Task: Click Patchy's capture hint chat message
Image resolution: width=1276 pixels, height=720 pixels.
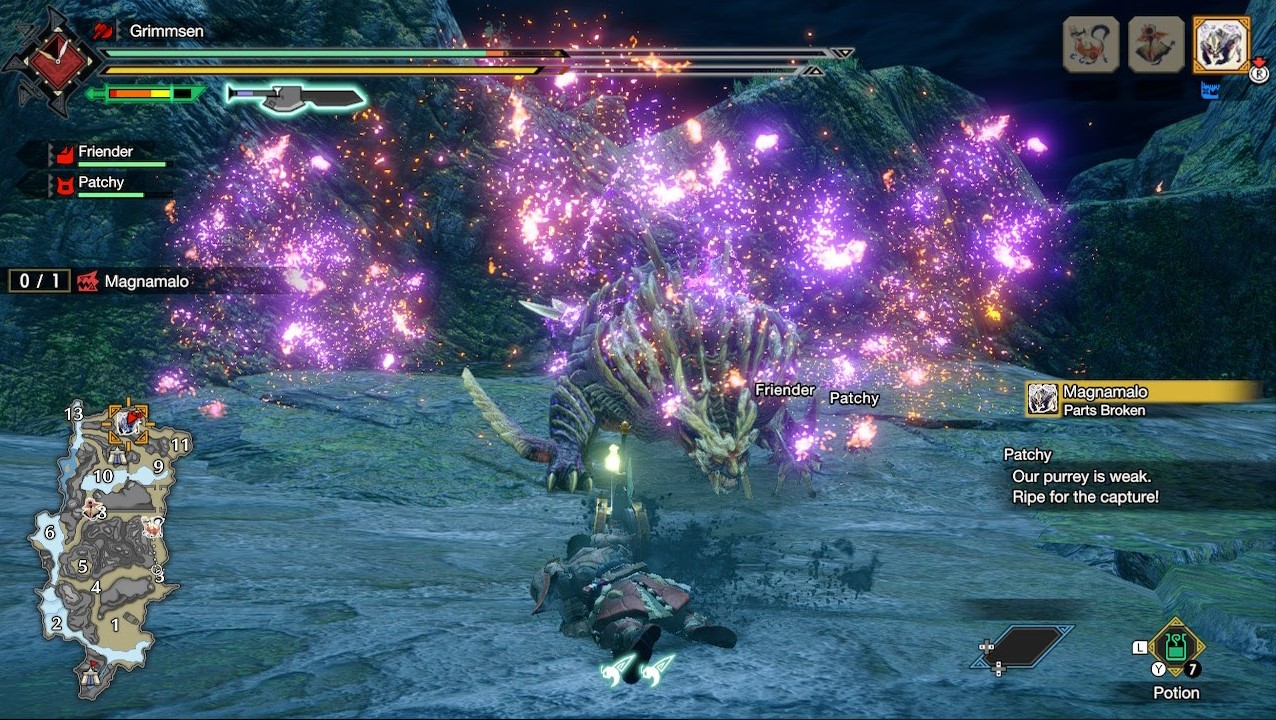Action: coord(1082,476)
